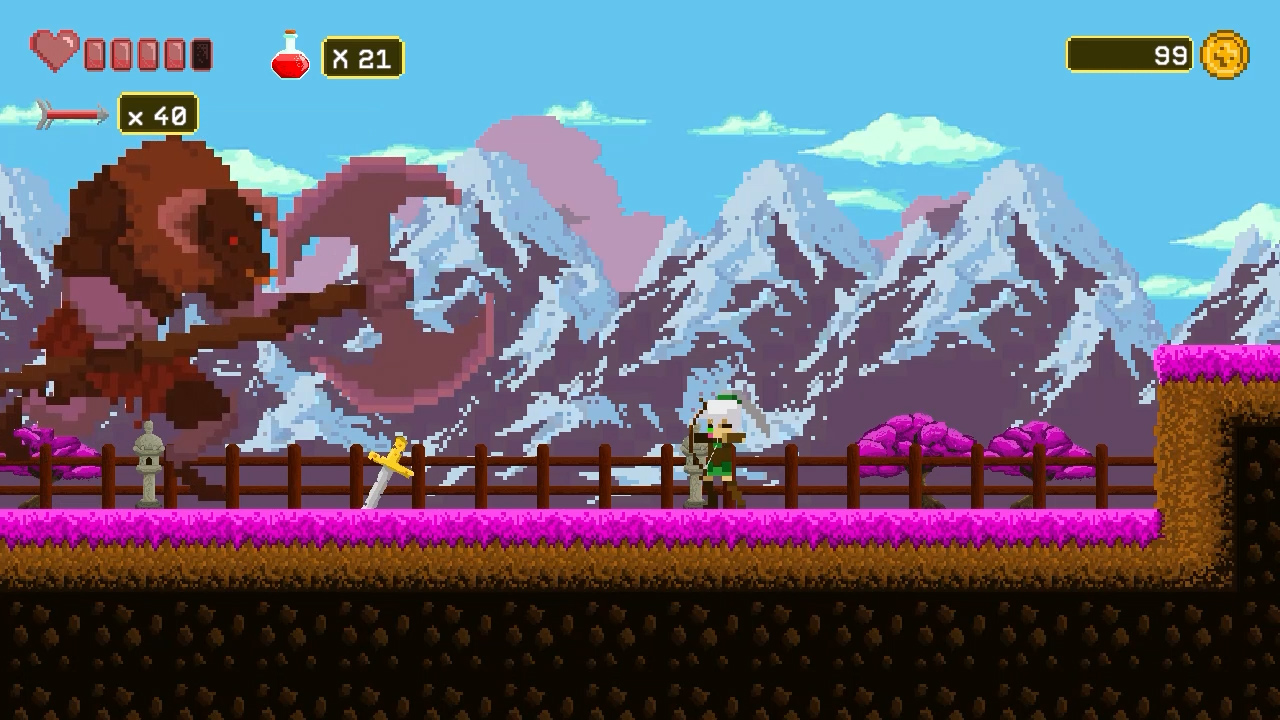Screen dimensions: 1280x720
Task: Click the potion count label showing X 21
Action: tap(360, 58)
